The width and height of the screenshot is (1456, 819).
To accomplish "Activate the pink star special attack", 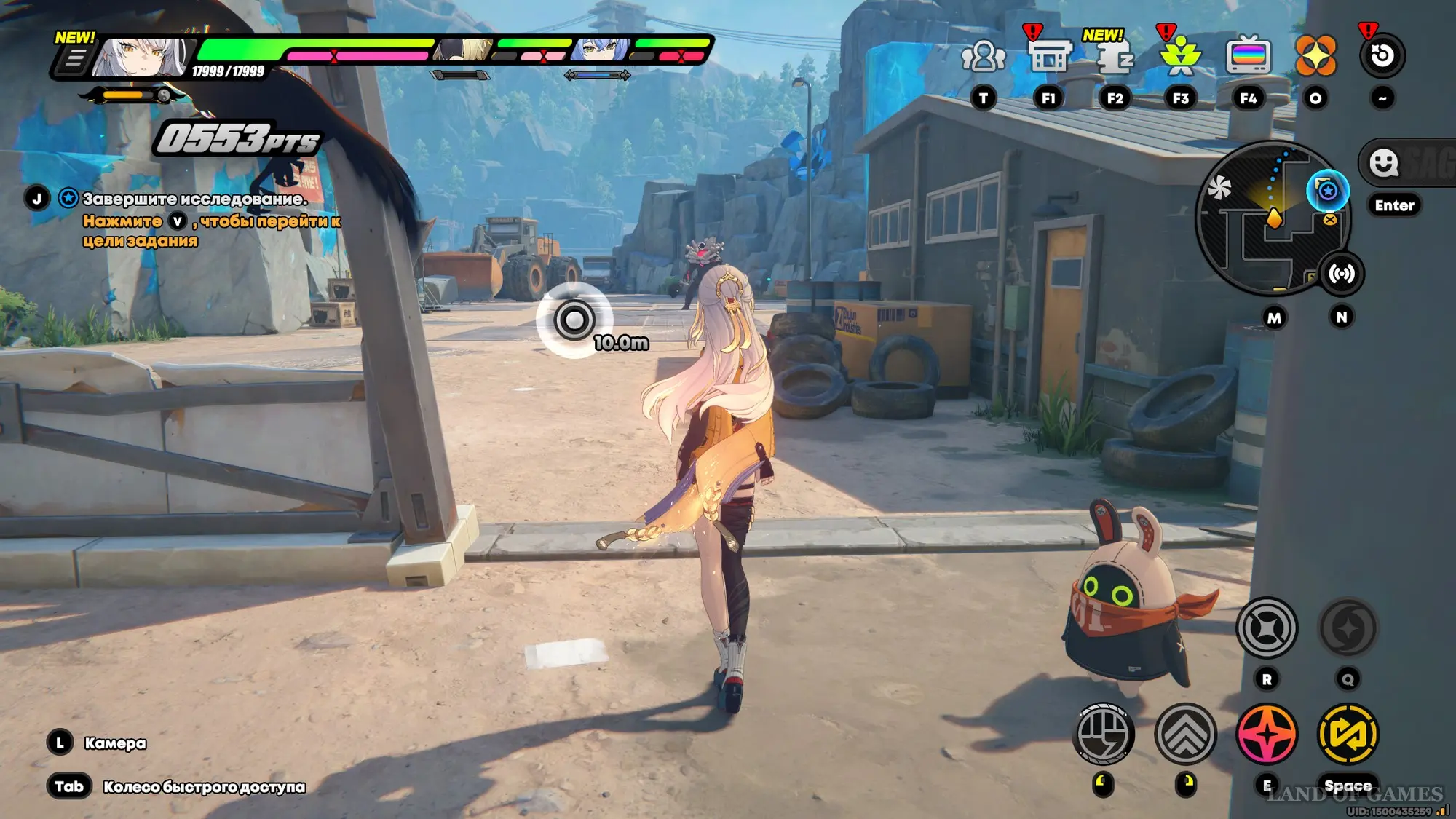I will [x=1267, y=734].
